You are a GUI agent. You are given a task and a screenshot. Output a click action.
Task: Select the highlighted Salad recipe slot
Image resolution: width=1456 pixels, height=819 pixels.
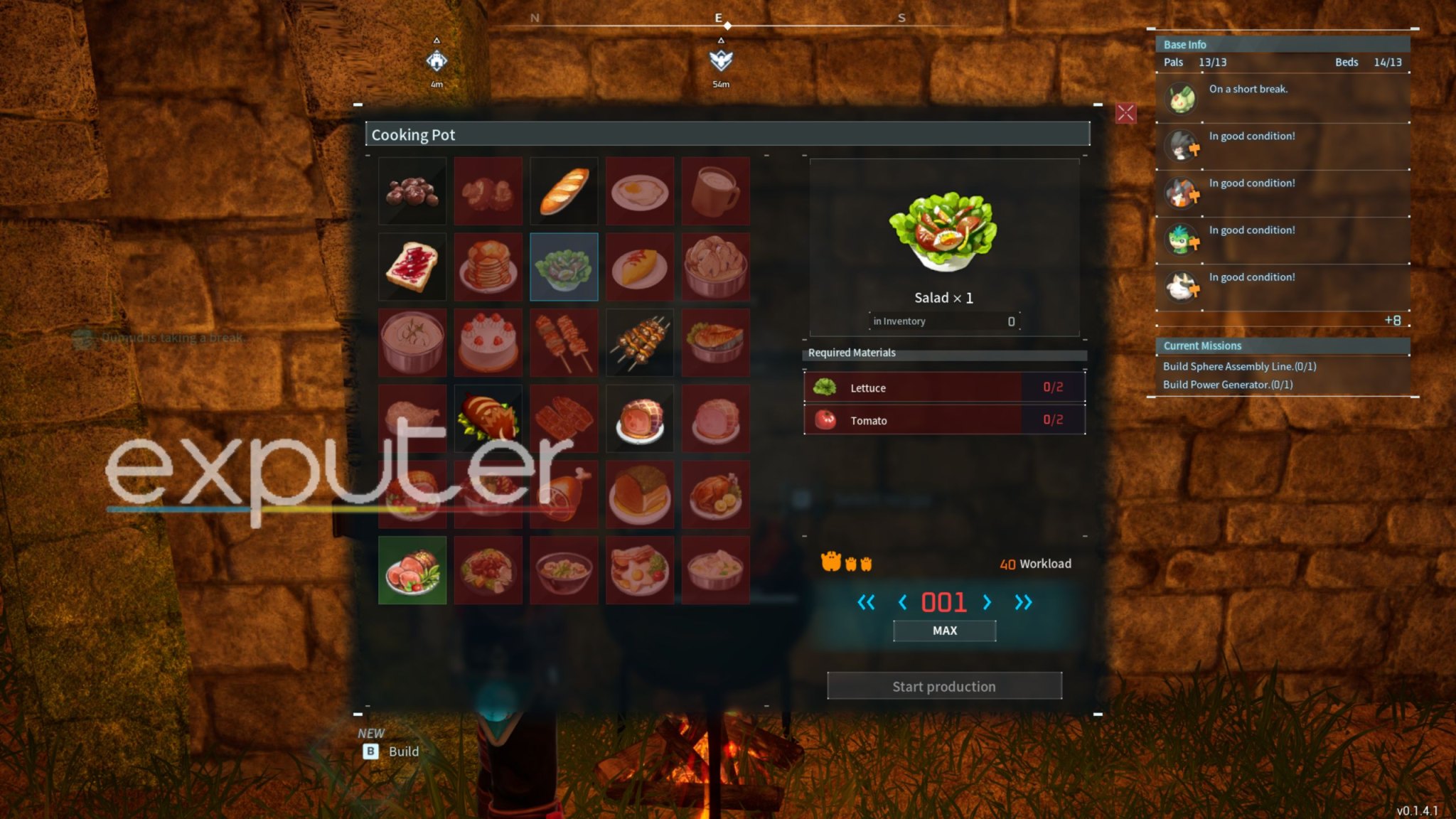564,267
